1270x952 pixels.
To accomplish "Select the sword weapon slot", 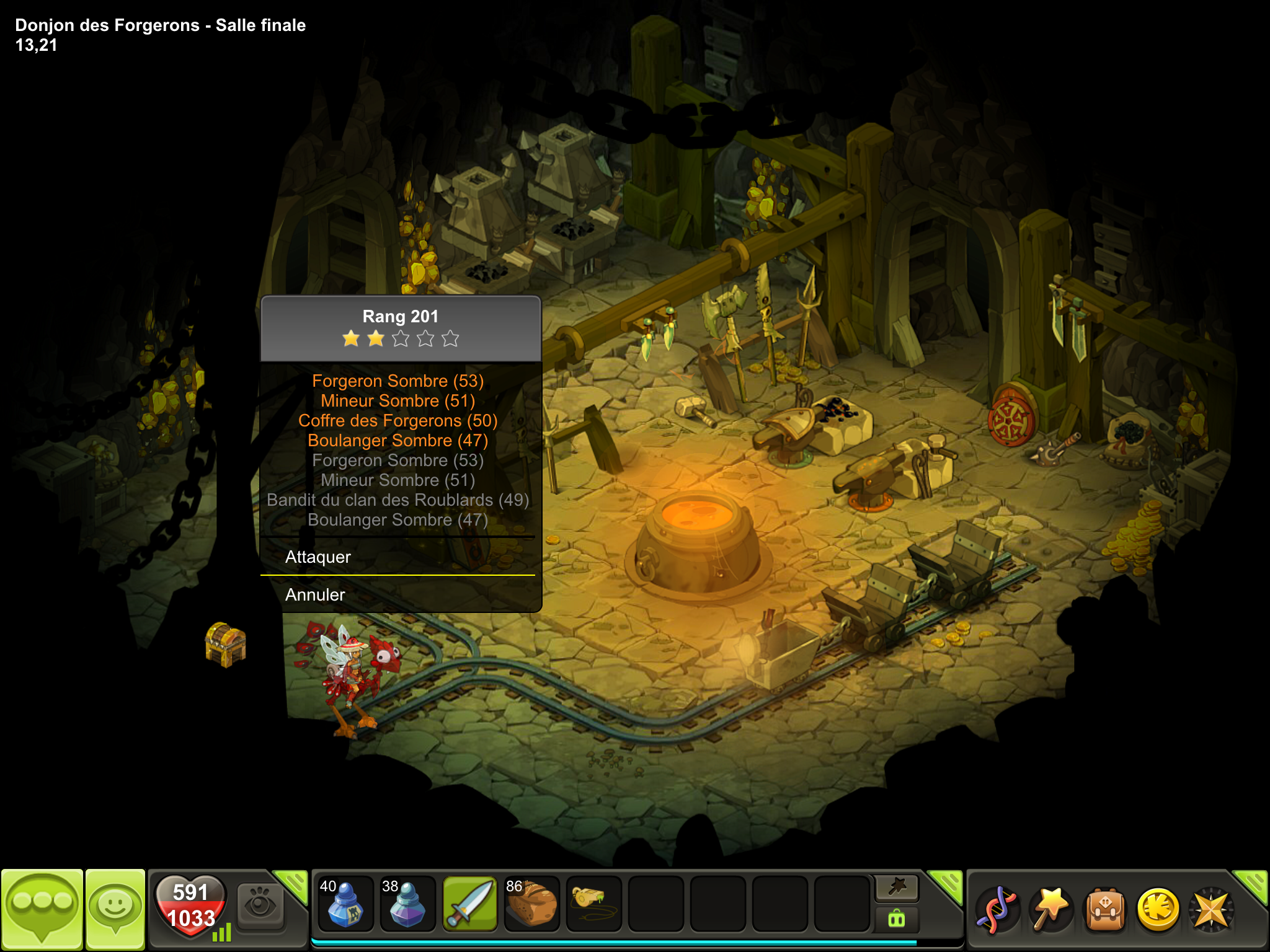I will click(x=470, y=904).
